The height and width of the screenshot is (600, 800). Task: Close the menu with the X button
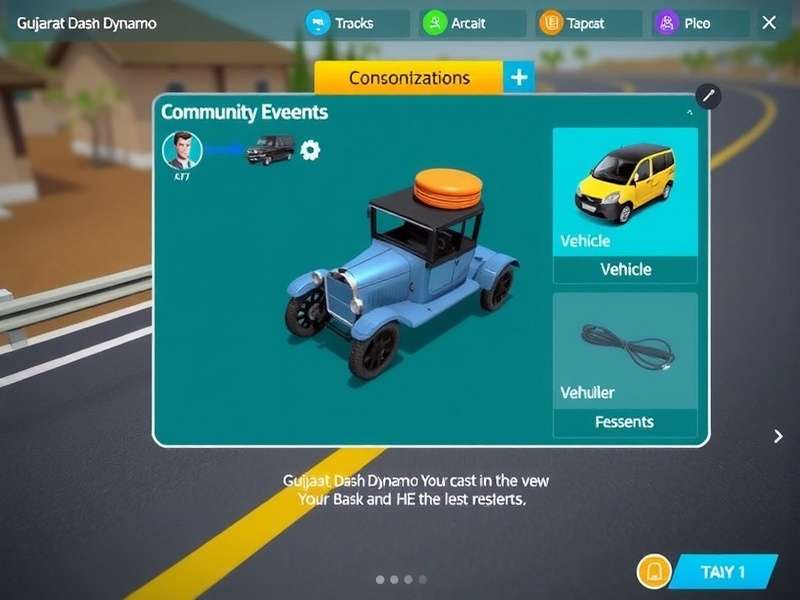pos(769,22)
